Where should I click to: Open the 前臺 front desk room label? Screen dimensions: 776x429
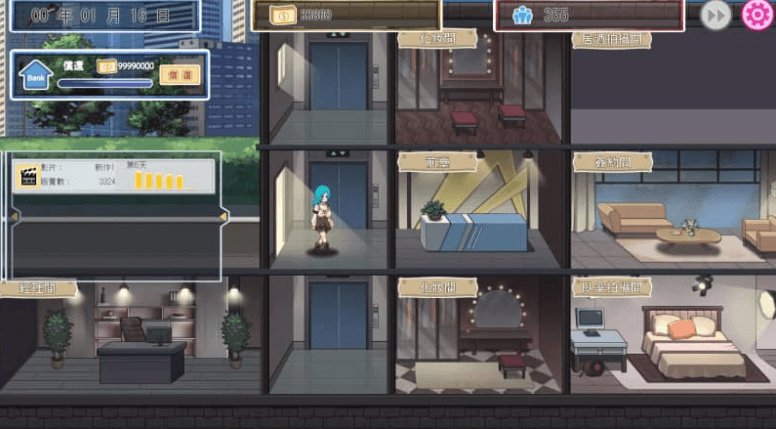(x=437, y=162)
